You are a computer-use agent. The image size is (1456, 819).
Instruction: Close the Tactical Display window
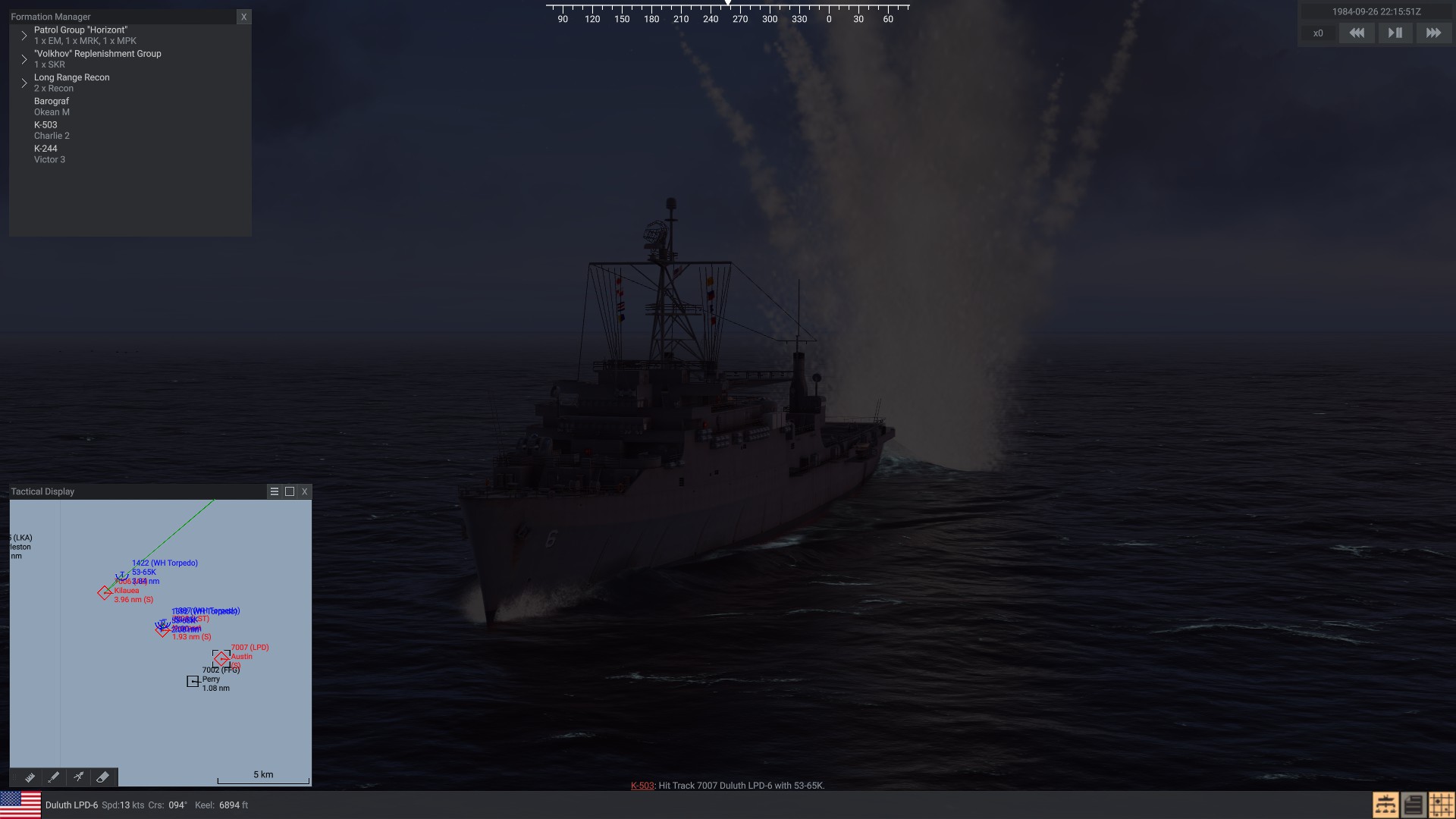[x=305, y=491]
